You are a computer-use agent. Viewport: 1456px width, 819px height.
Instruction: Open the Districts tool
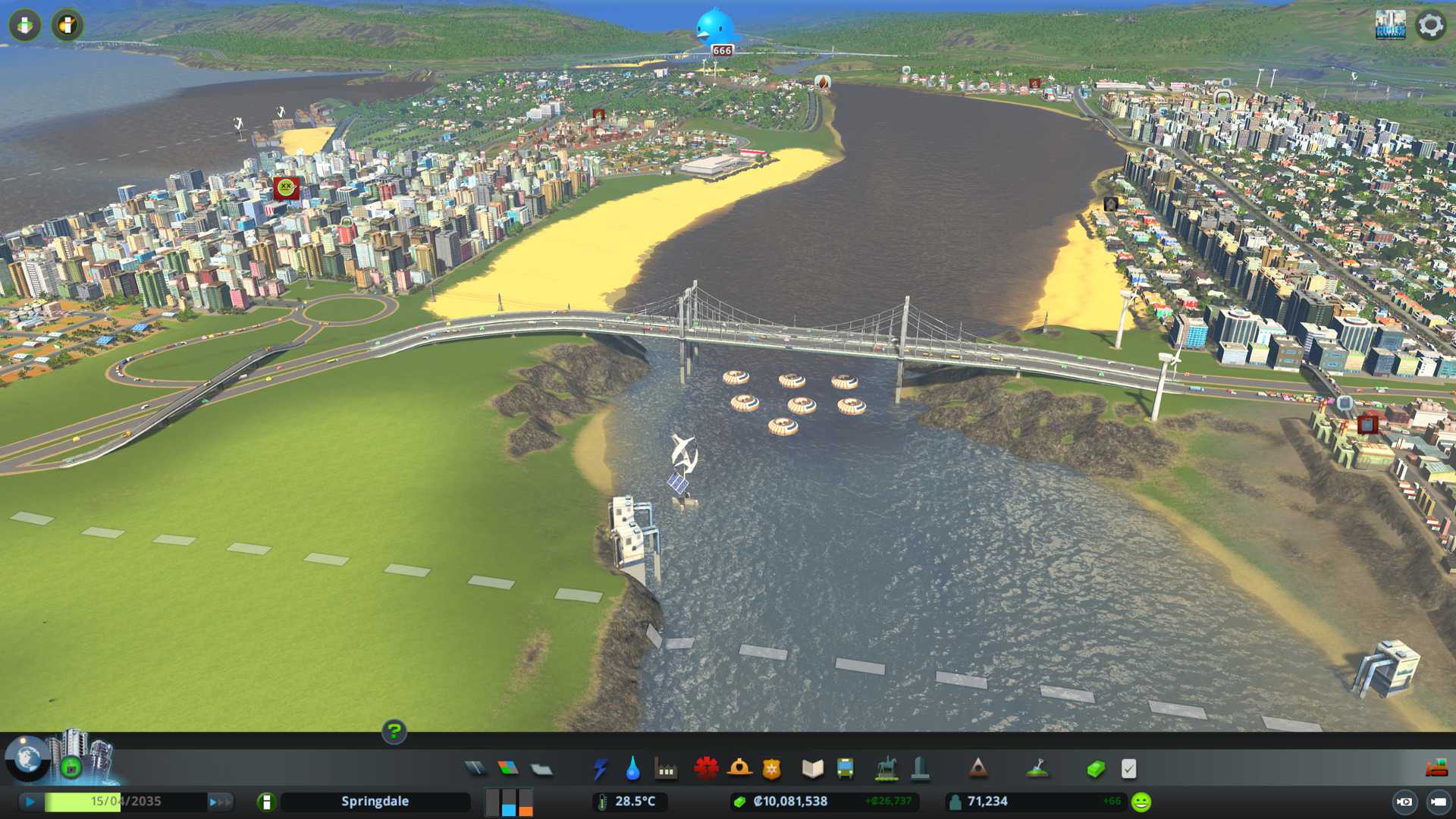[541, 769]
